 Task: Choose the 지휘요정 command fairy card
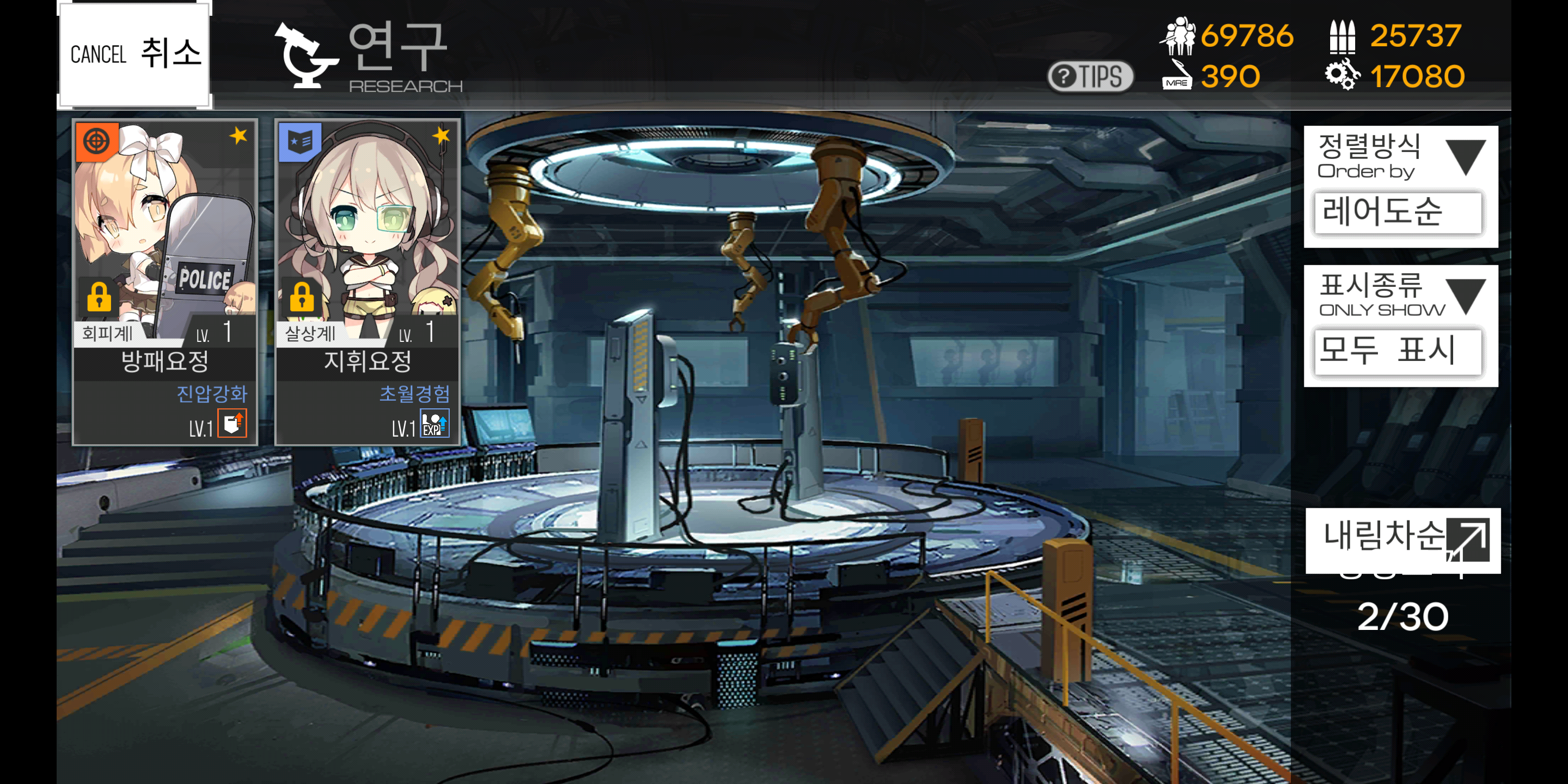pos(367,281)
